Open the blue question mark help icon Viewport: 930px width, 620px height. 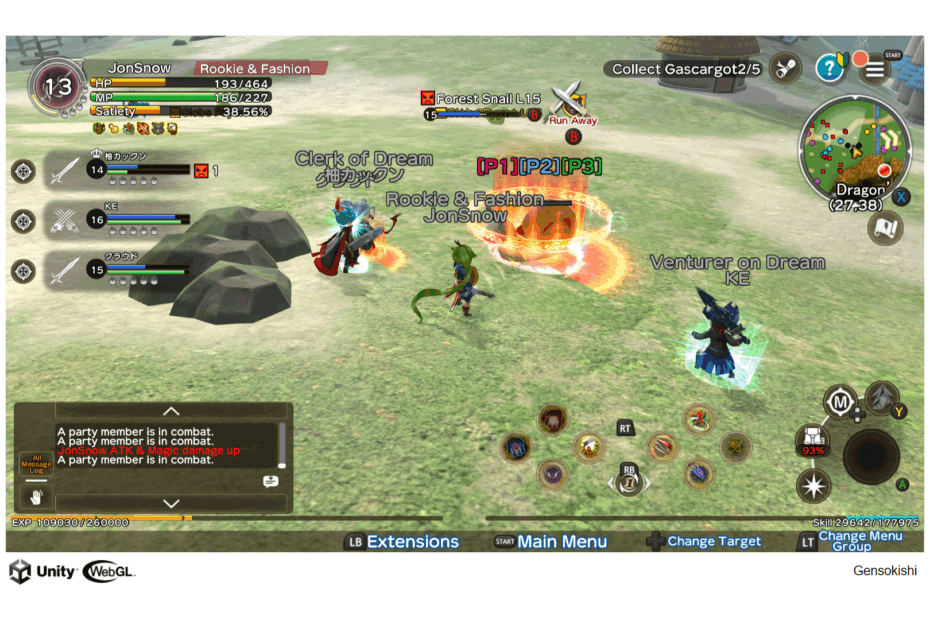pos(829,68)
